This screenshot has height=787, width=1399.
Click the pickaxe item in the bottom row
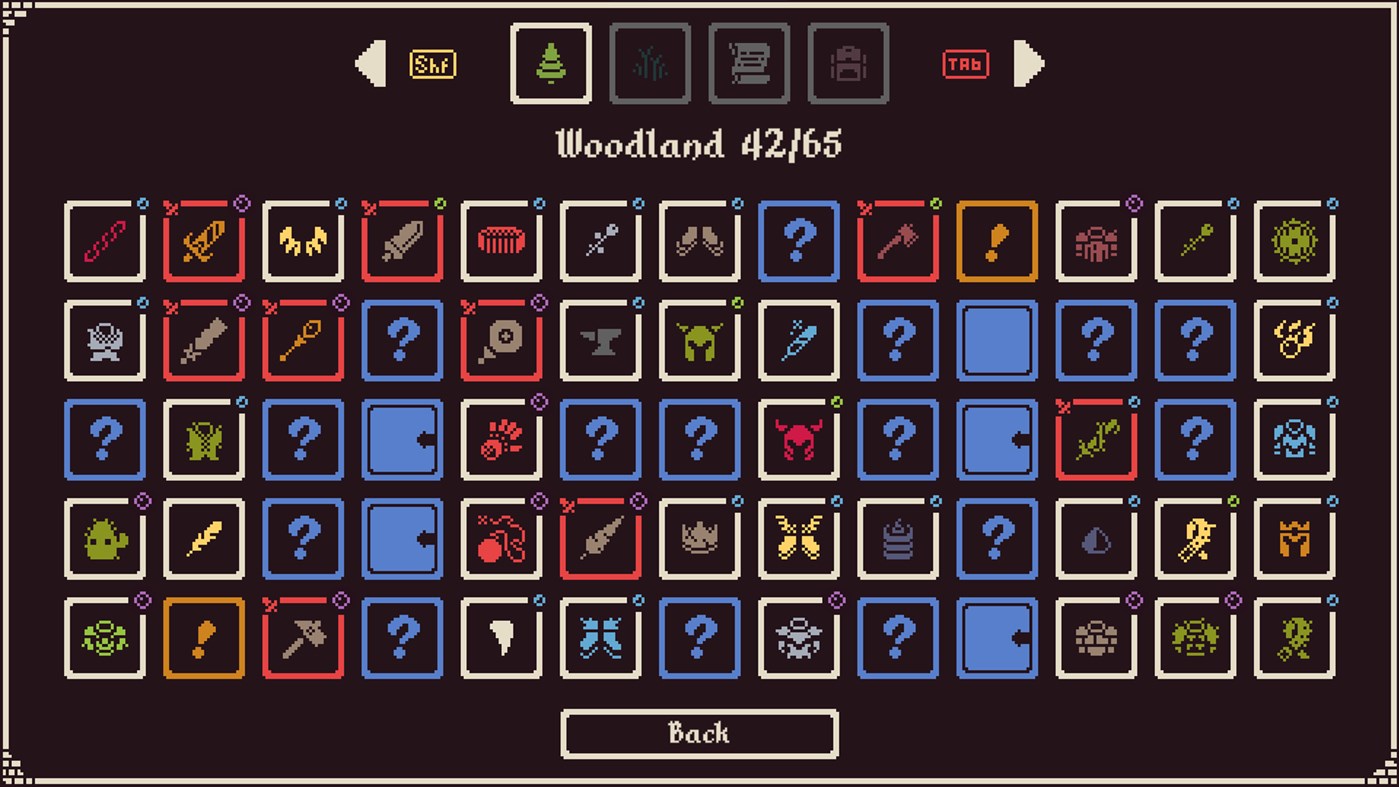[302, 640]
